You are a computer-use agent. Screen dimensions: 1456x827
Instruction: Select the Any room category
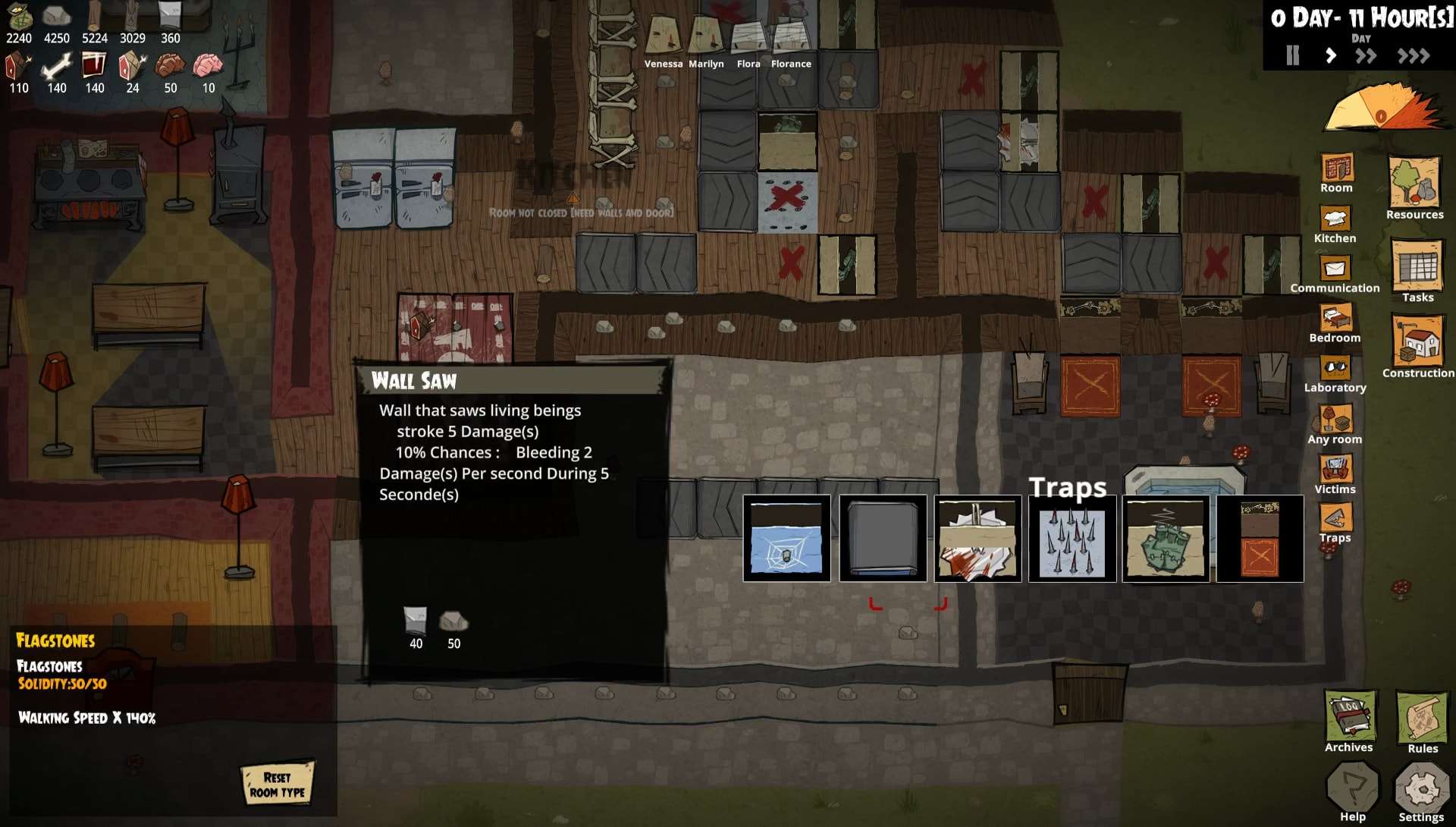click(1335, 423)
